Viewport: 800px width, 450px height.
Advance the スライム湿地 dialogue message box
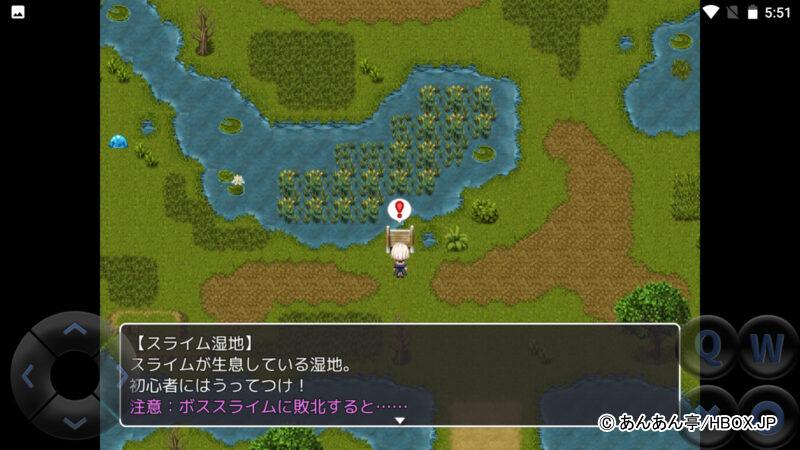point(400,374)
